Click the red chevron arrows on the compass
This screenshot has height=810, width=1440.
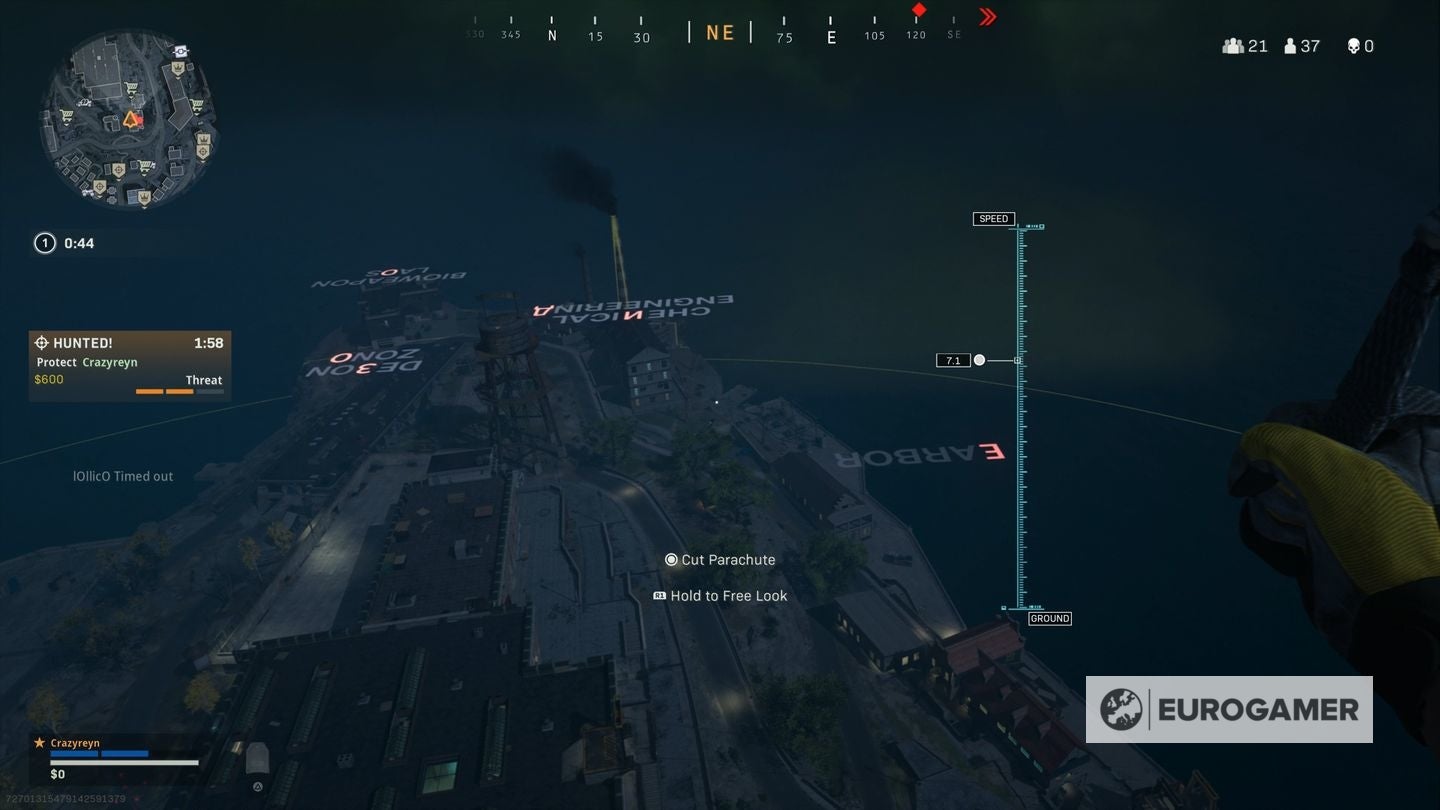[986, 16]
